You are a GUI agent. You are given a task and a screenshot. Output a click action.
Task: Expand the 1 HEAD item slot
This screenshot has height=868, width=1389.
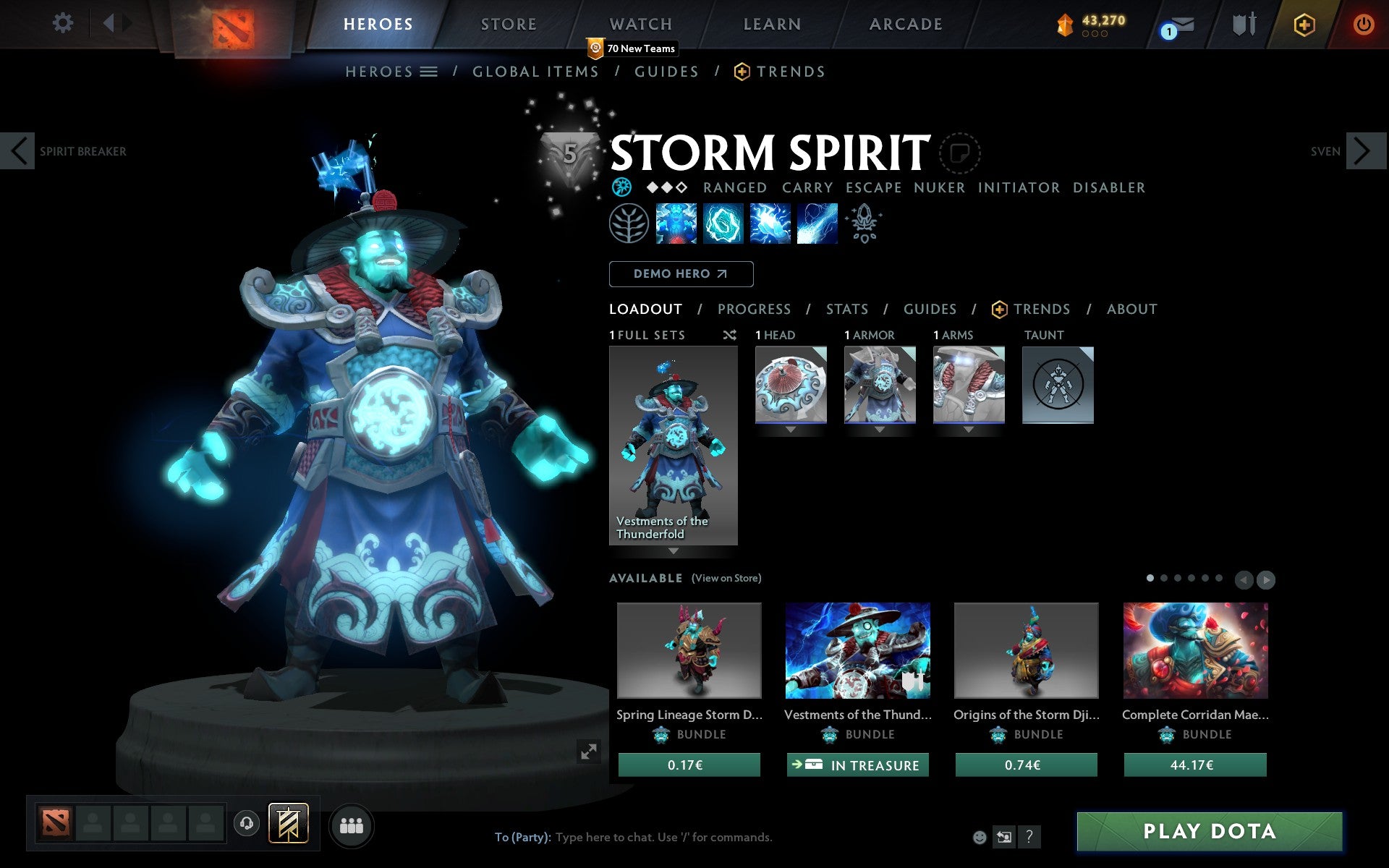click(x=790, y=429)
